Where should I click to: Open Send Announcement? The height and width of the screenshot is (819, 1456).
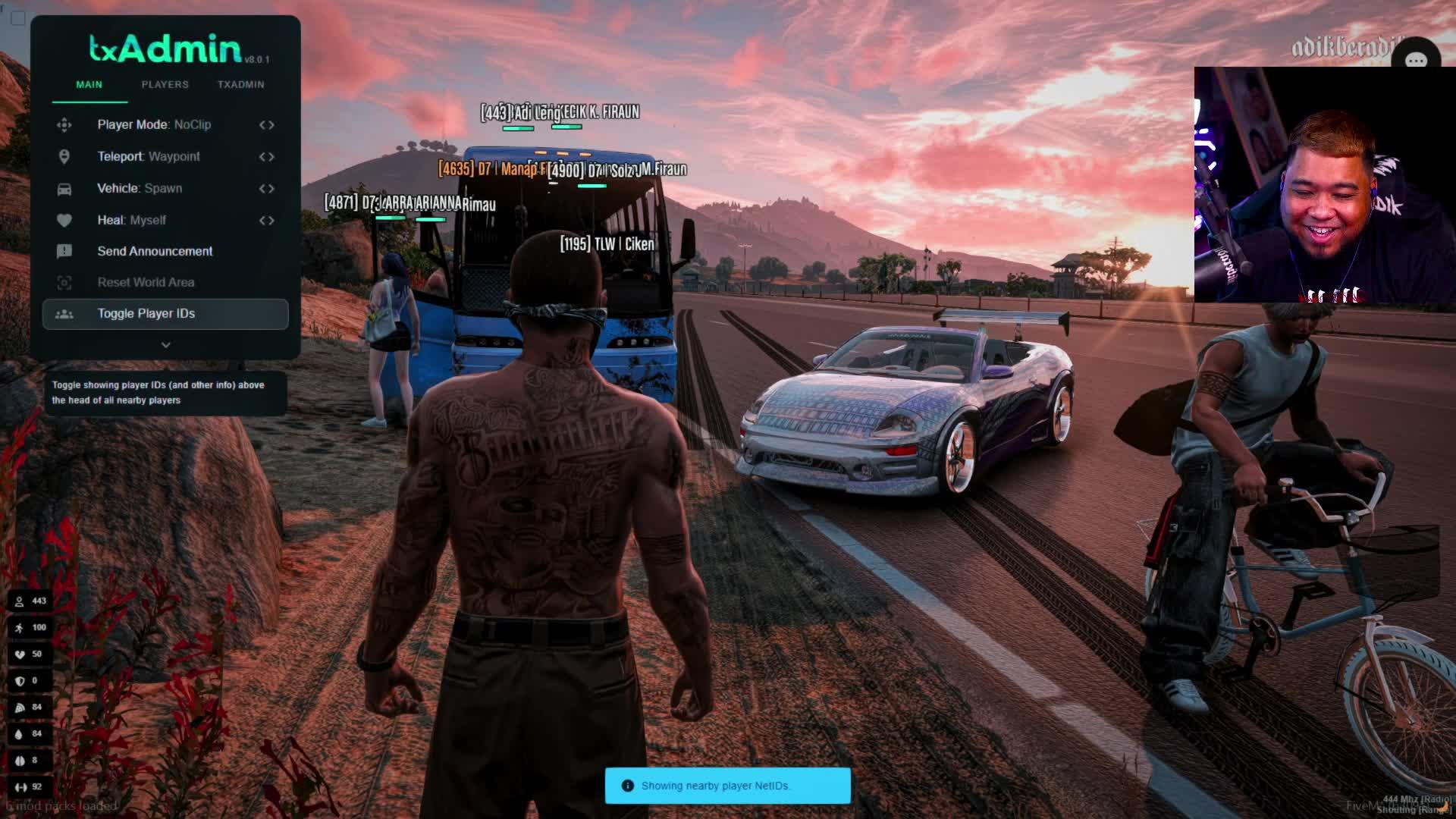pos(155,251)
